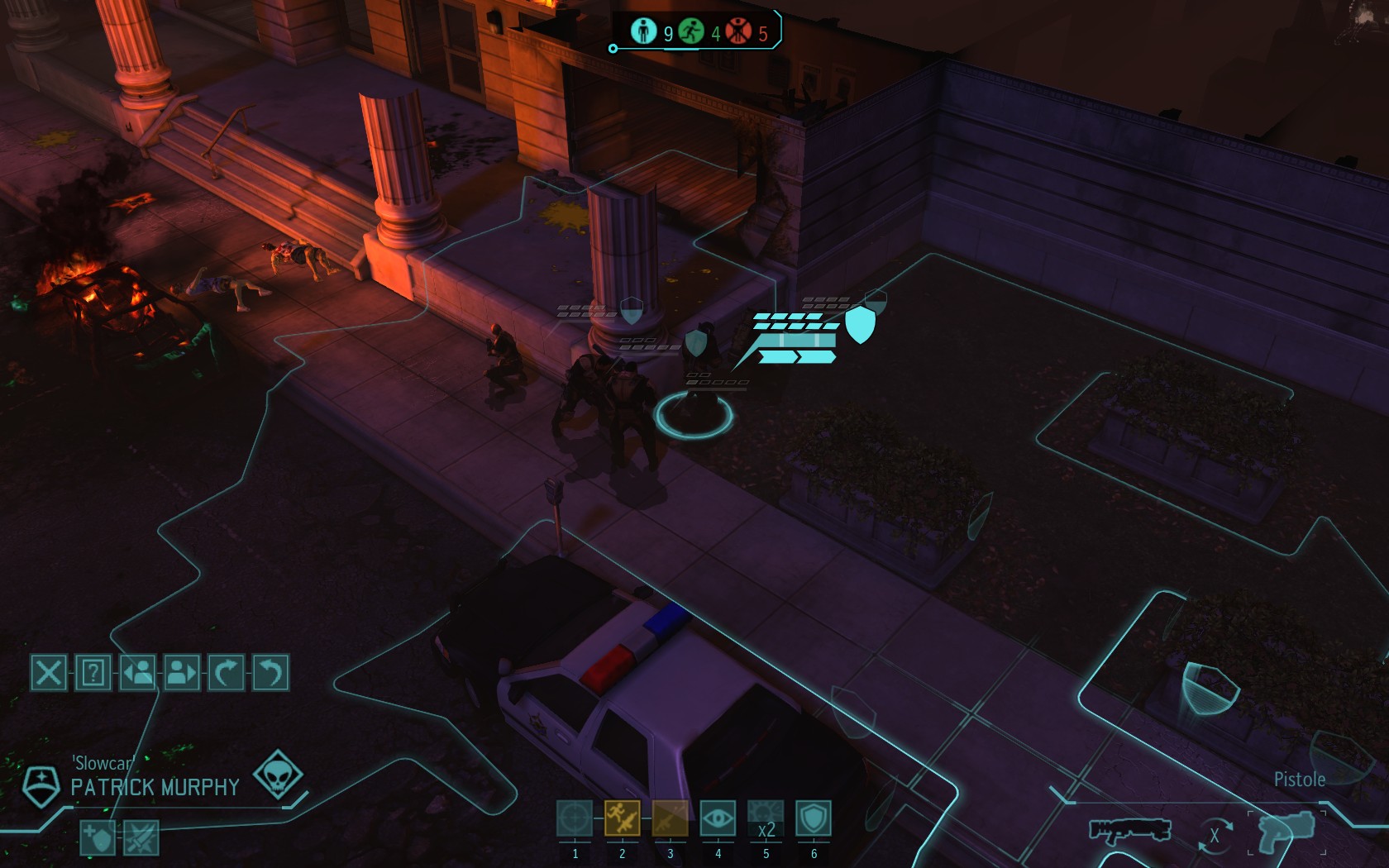The image size is (1389, 868).
Task: Switch to the next soldier
Action: (182, 673)
